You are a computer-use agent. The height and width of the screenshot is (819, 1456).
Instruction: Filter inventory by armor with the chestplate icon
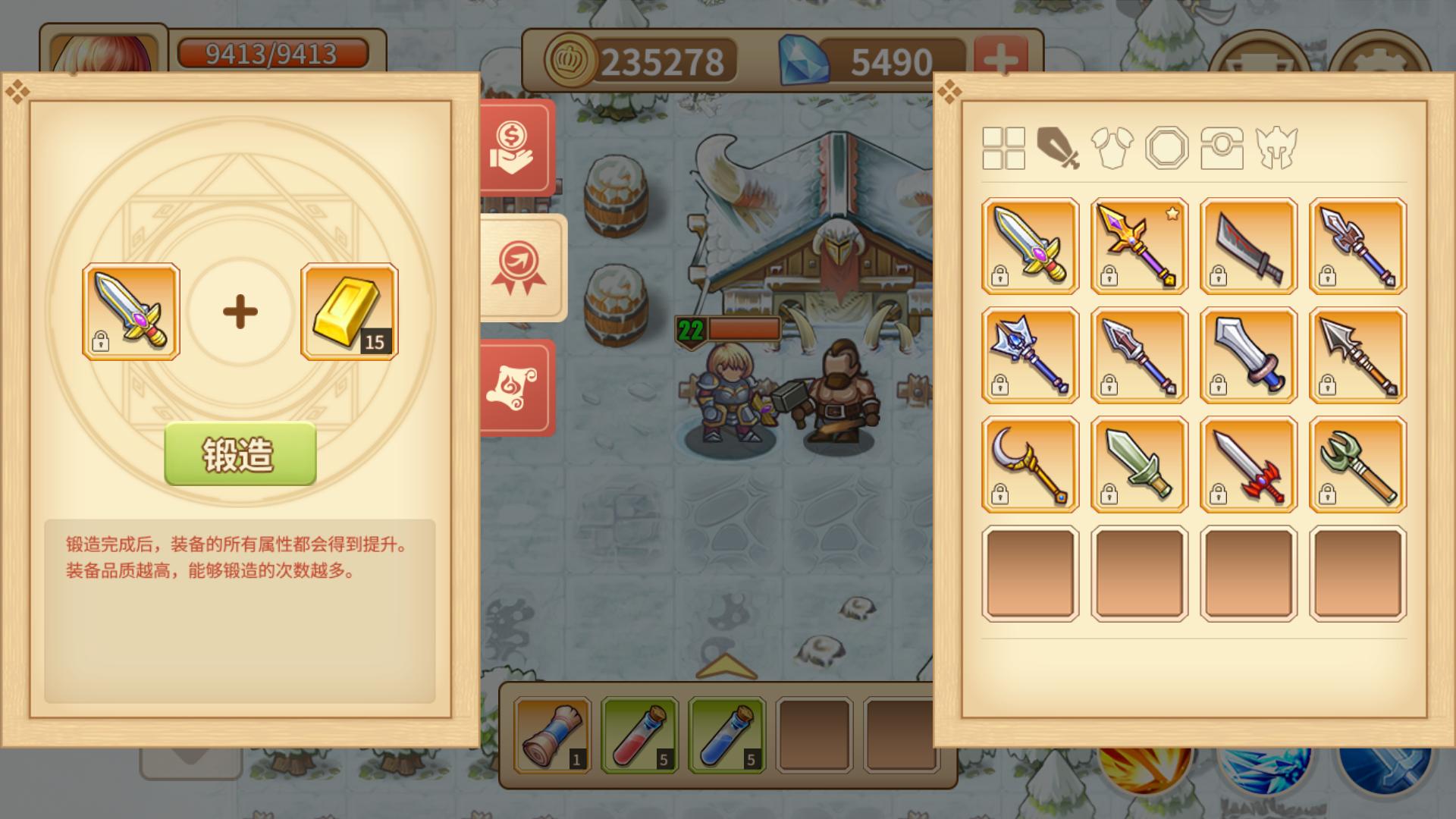(1112, 150)
